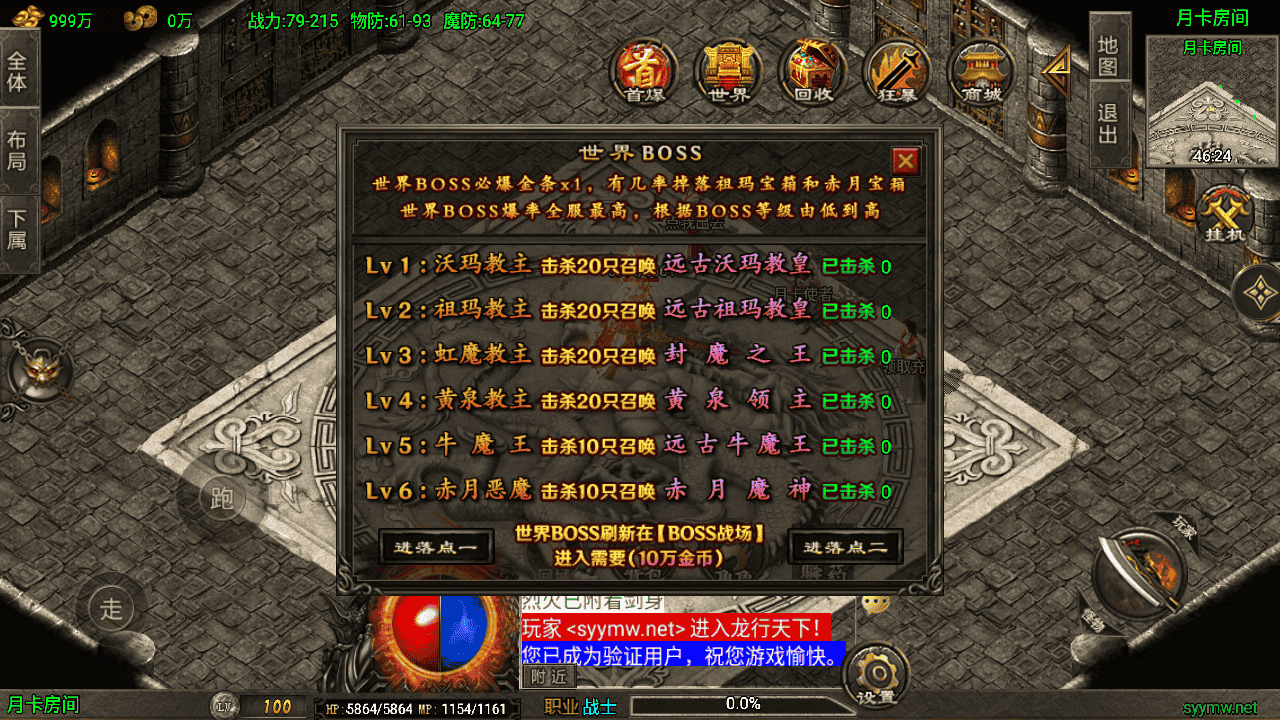The height and width of the screenshot is (720, 1280).
Task: Select the 布局 side tab
Action: click(x=18, y=150)
